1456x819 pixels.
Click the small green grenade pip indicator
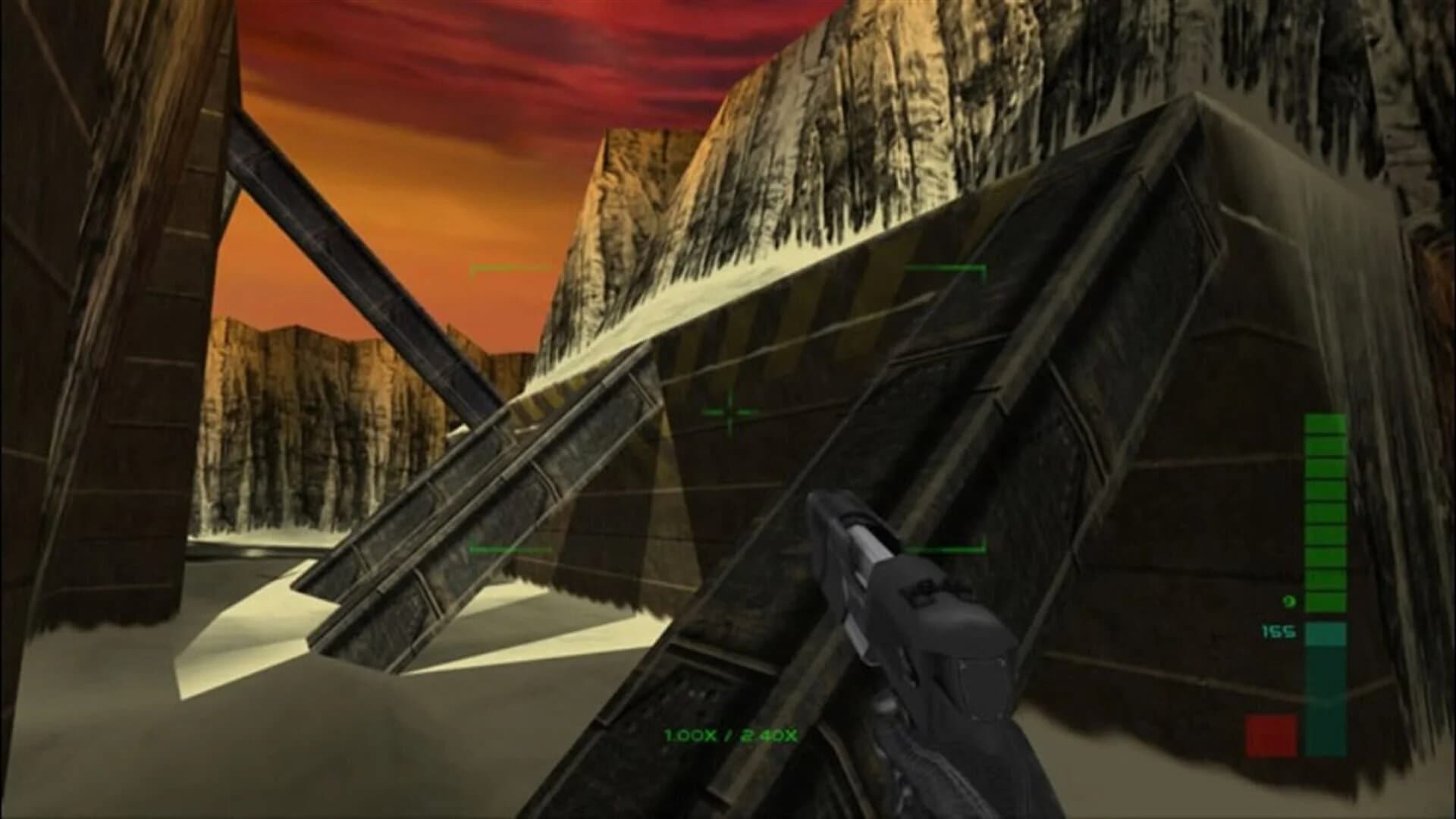(x=1288, y=601)
